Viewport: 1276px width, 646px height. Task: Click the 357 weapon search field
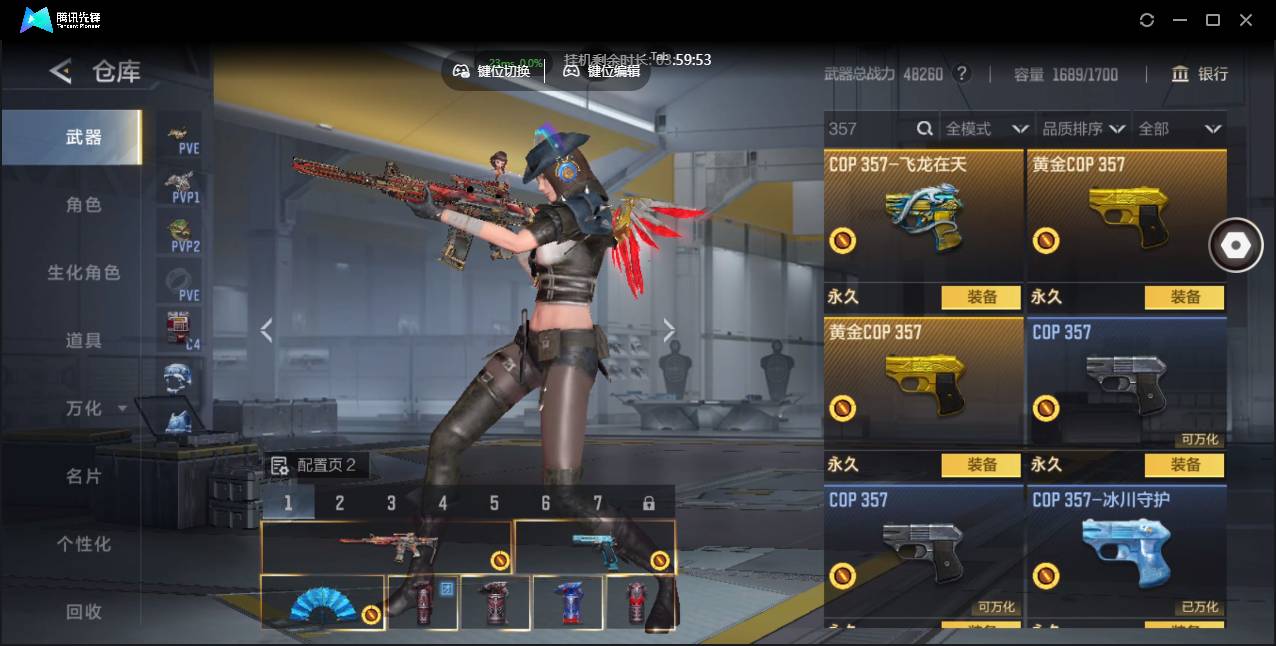click(x=868, y=129)
